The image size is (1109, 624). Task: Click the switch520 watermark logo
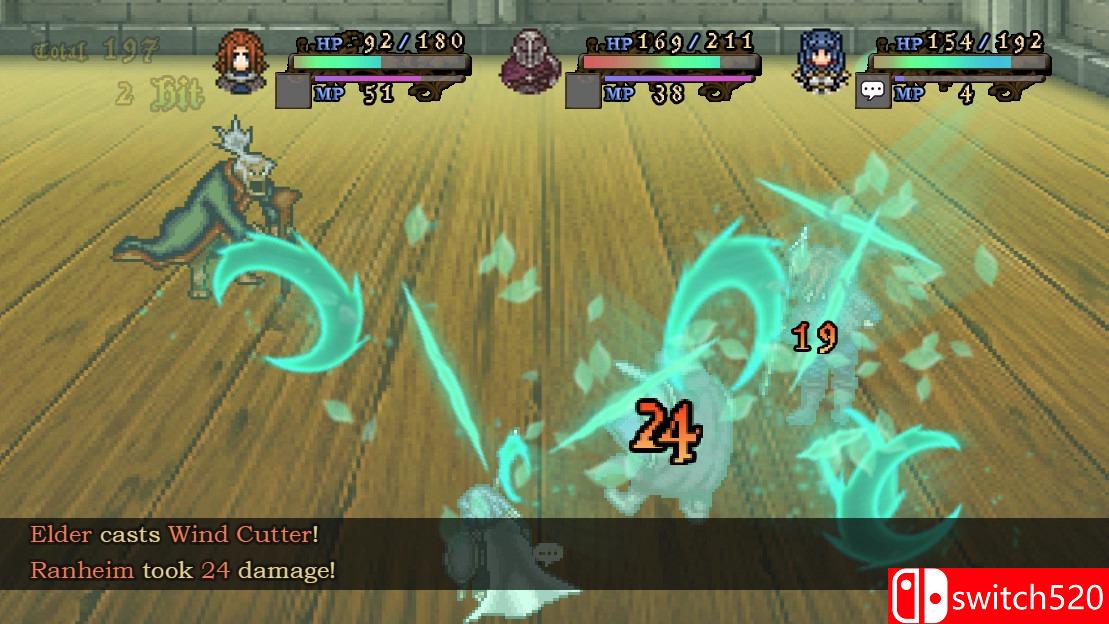998,596
